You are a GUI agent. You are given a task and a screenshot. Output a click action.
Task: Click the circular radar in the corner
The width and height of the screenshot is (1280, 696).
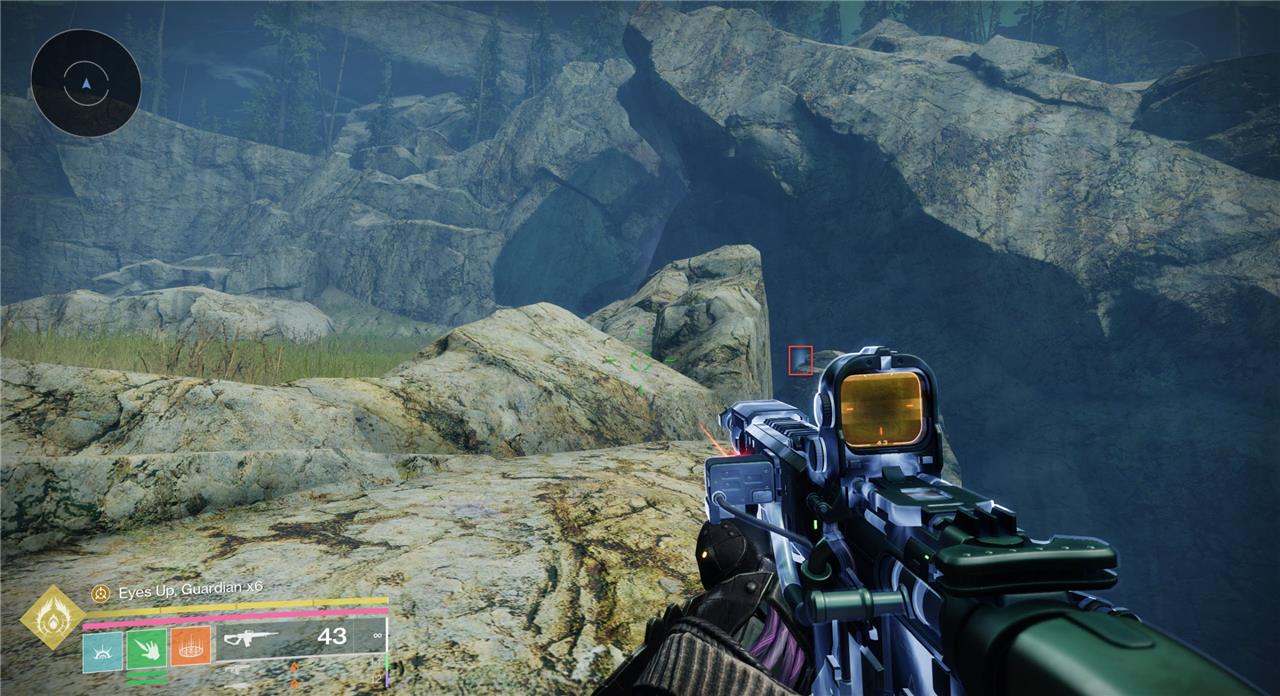click(85, 82)
